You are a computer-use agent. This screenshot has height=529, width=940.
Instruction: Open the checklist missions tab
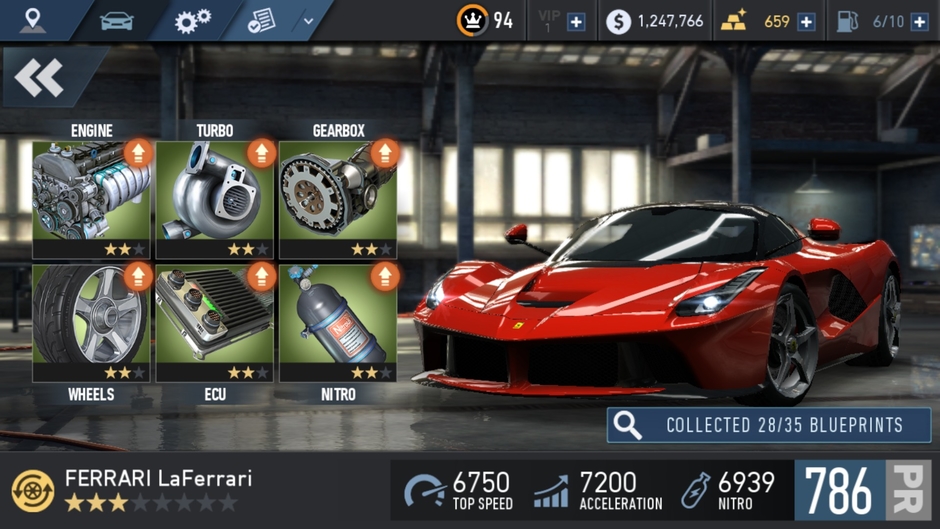262,20
